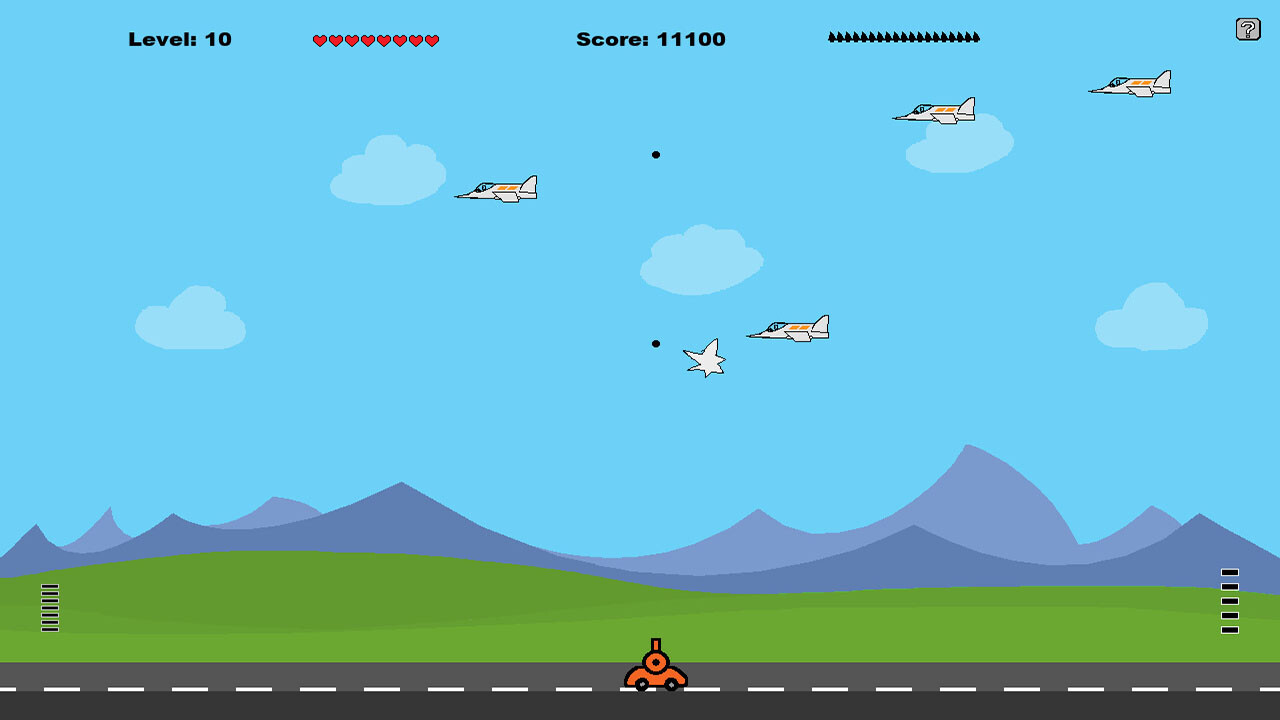This screenshot has width=1280, height=720.
Task: Target the jet flying left of center screen
Action: click(x=500, y=188)
